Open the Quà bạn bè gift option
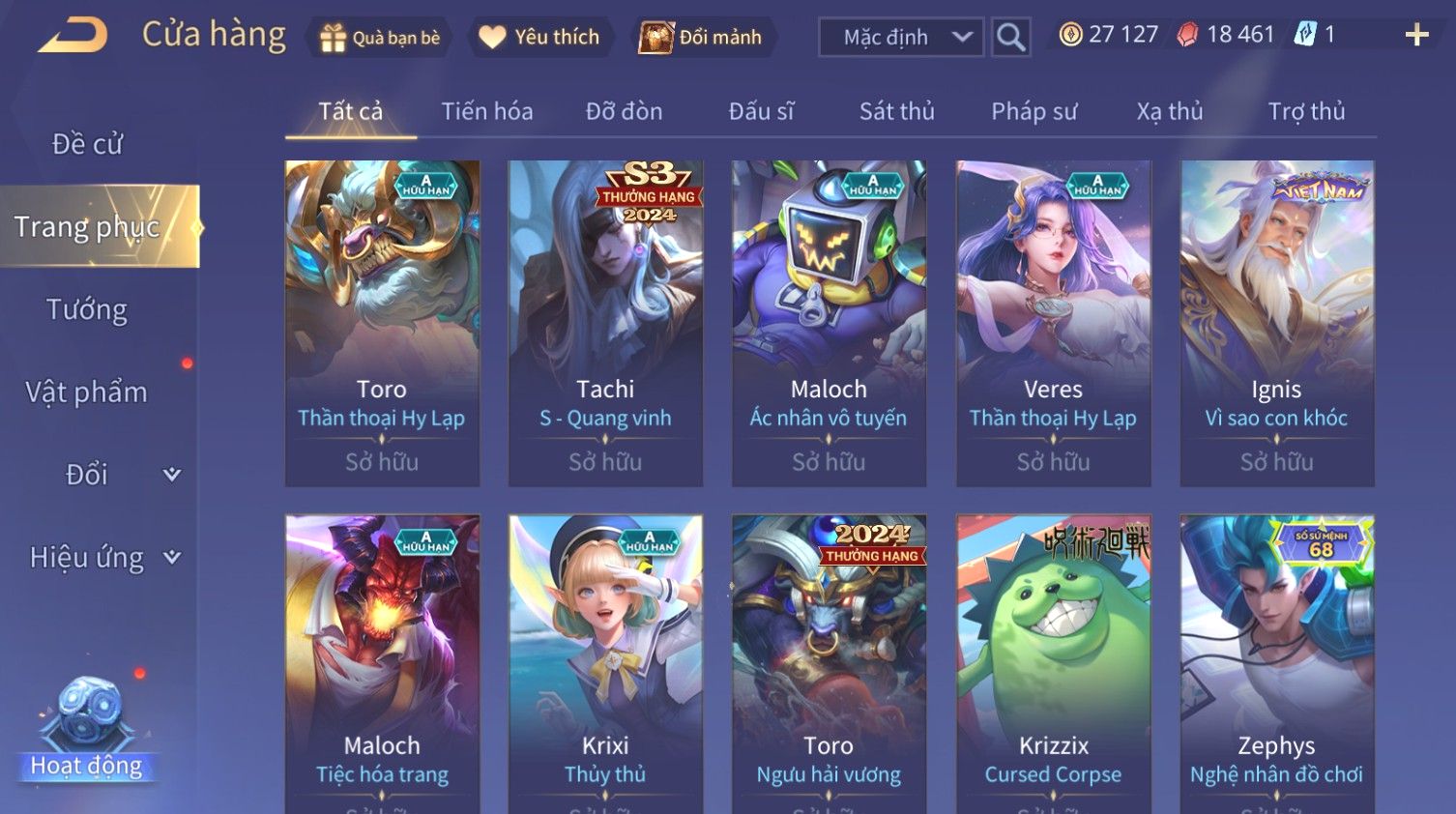Viewport: 1456px width, 814px height. pos(380,38)
